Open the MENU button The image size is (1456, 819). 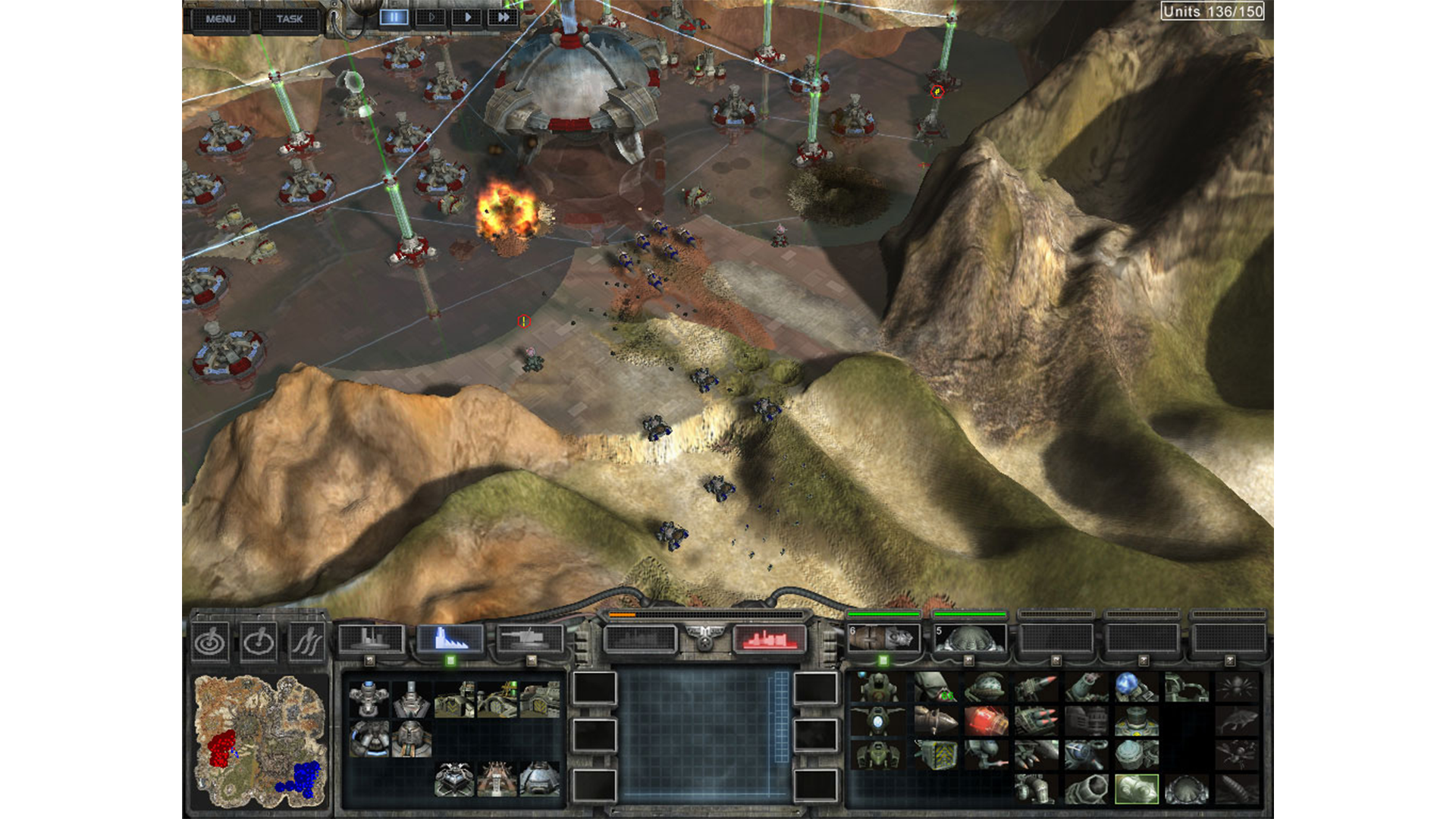tap(221, 19)
